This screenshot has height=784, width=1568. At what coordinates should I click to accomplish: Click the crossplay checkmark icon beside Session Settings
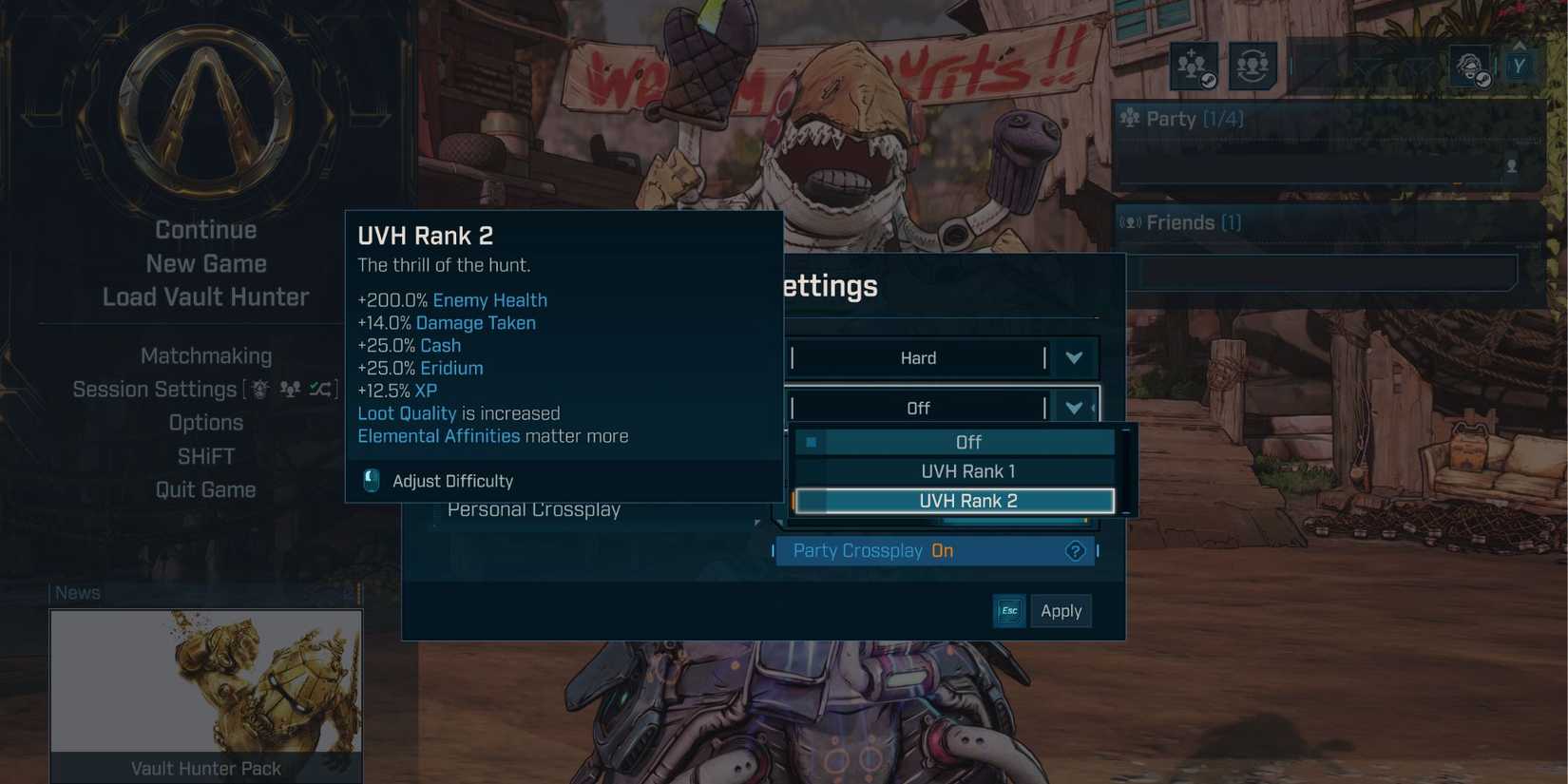(317, 388)
